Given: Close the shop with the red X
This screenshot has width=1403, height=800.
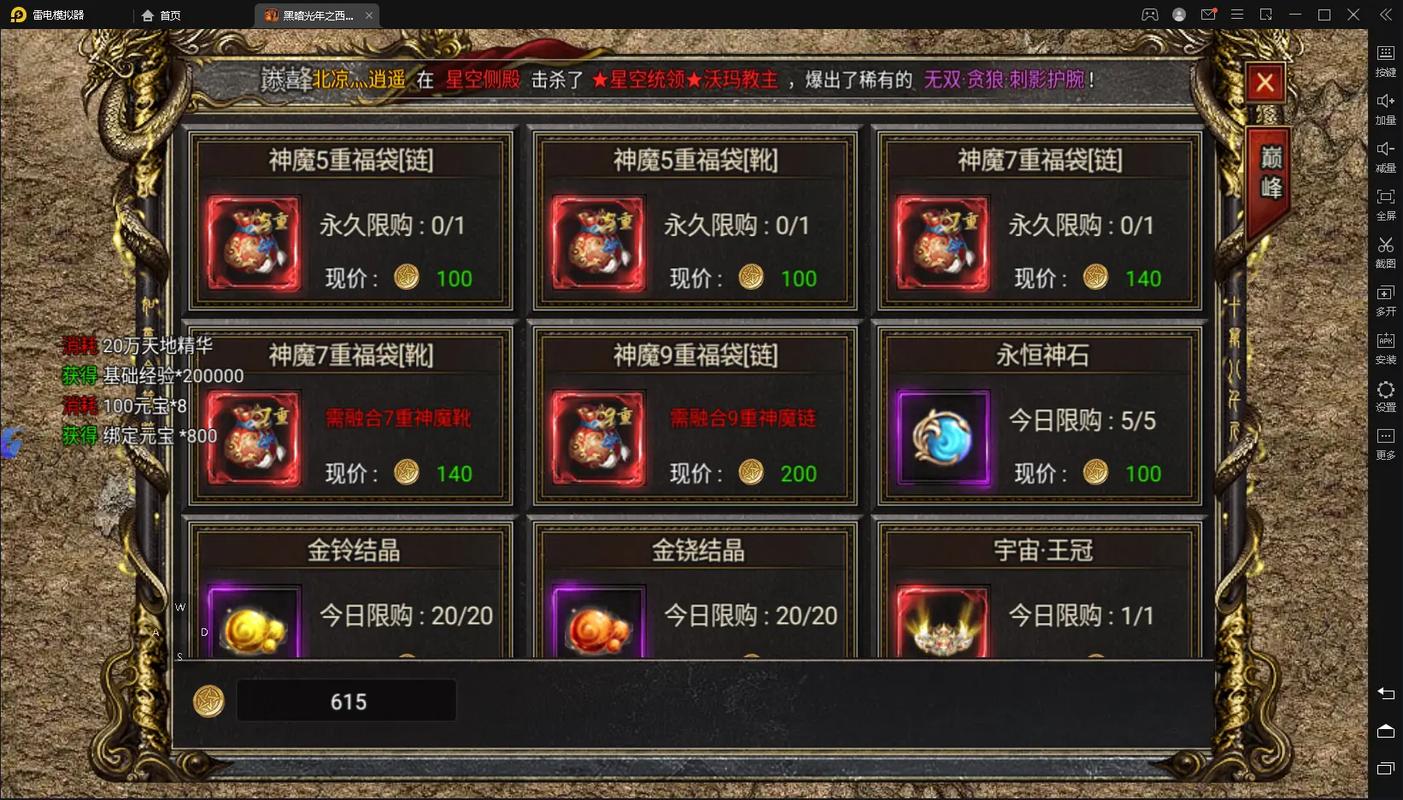Looking at the screenshot, I should click(x=1264, y=83).
